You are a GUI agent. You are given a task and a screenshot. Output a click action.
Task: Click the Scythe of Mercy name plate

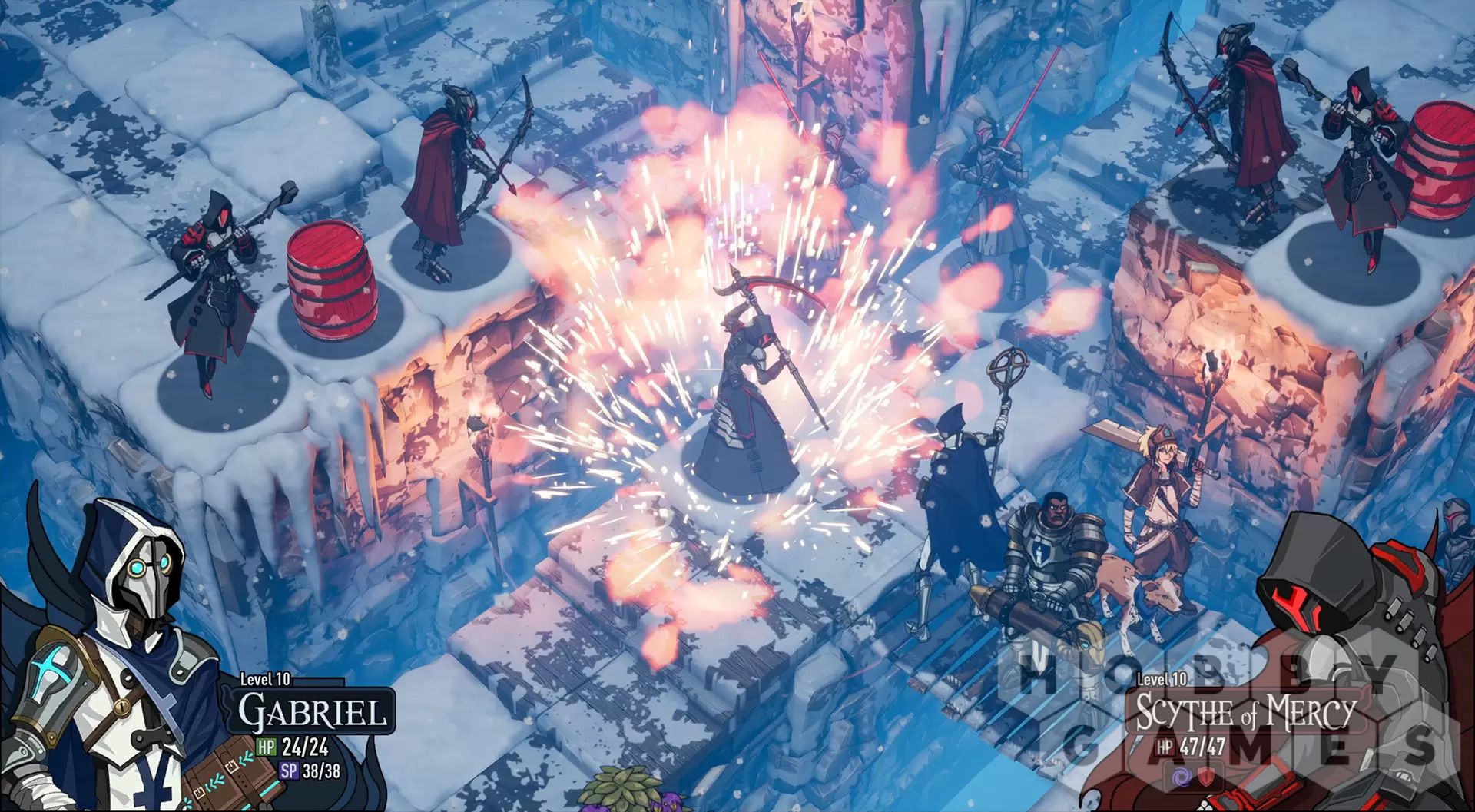[1245, 713]
